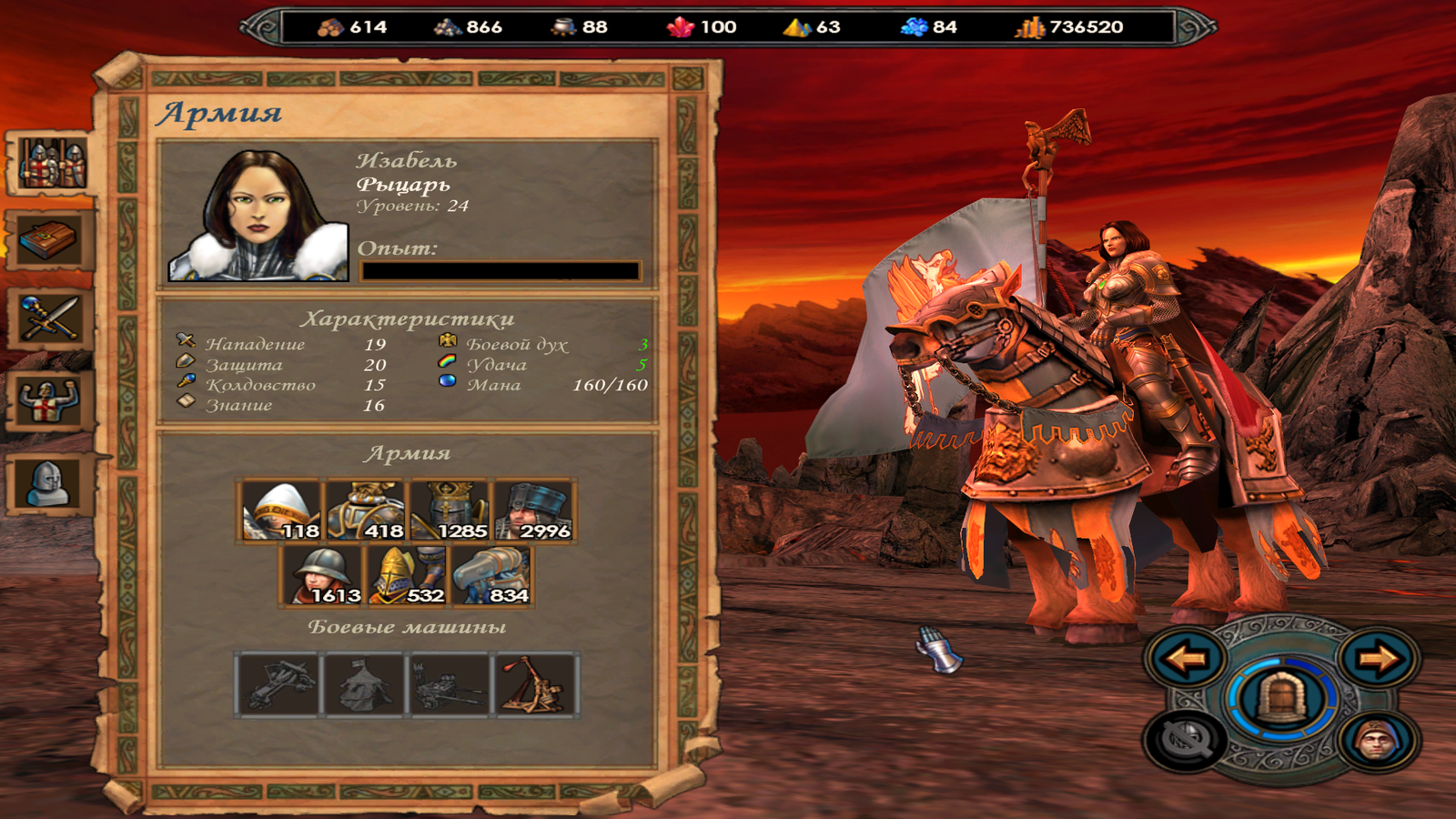The height and width of the screenshot is (819, 1456).
Task: Pick the armored unit stack of 418
Action: [x=365, y=511]
